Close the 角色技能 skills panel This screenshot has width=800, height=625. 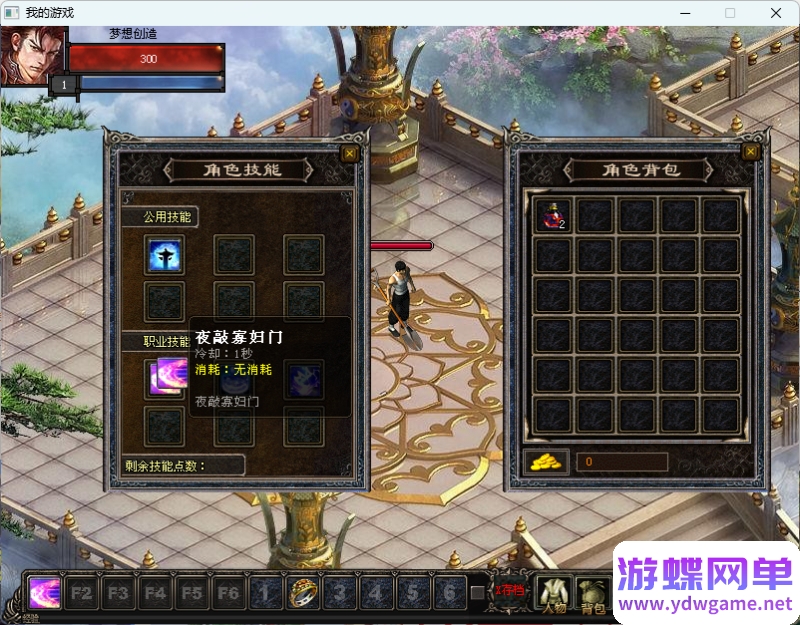click(x=348, y=153)
